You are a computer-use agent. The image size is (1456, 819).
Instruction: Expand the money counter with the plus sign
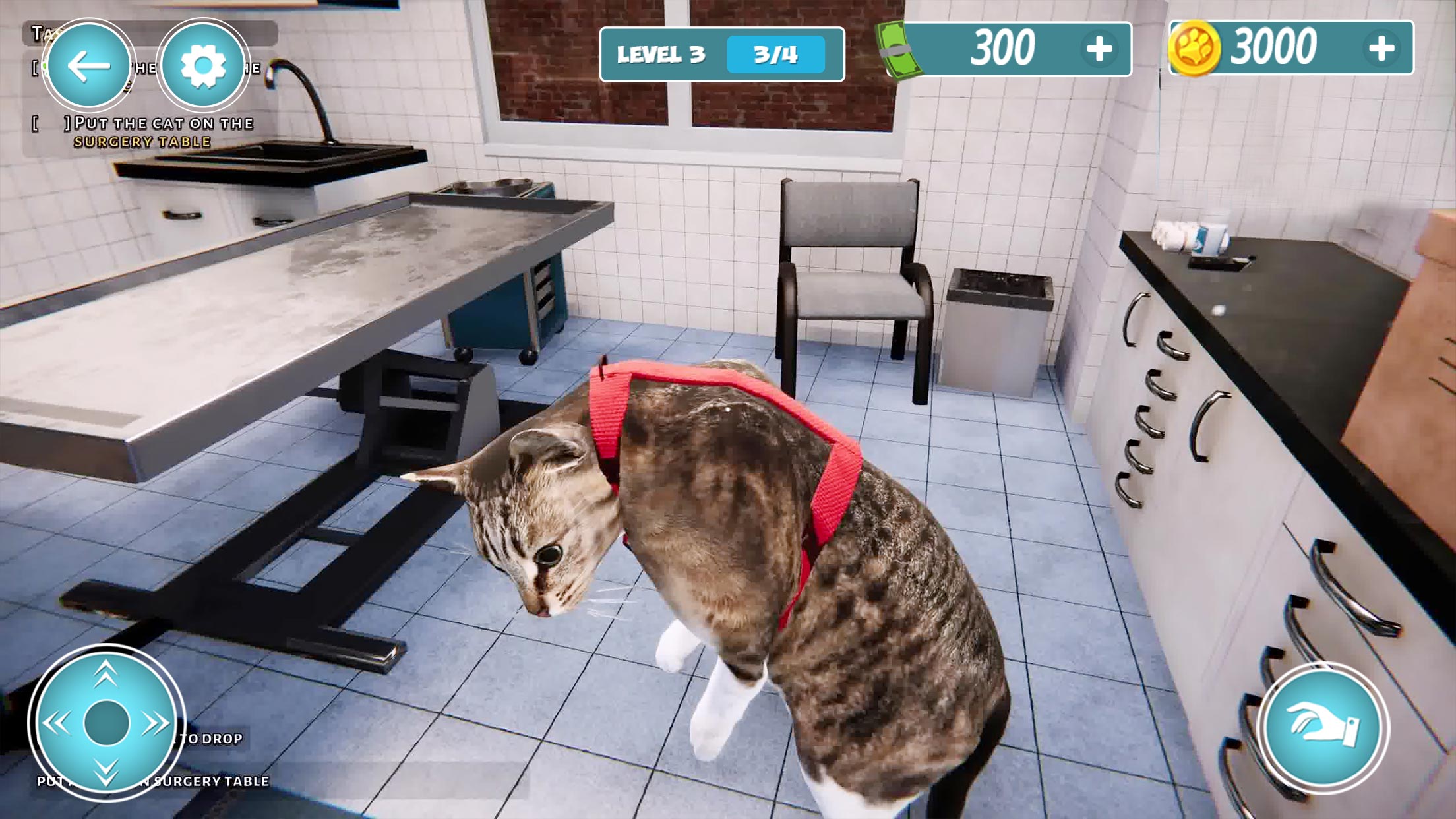click(x=1099, y=48)
